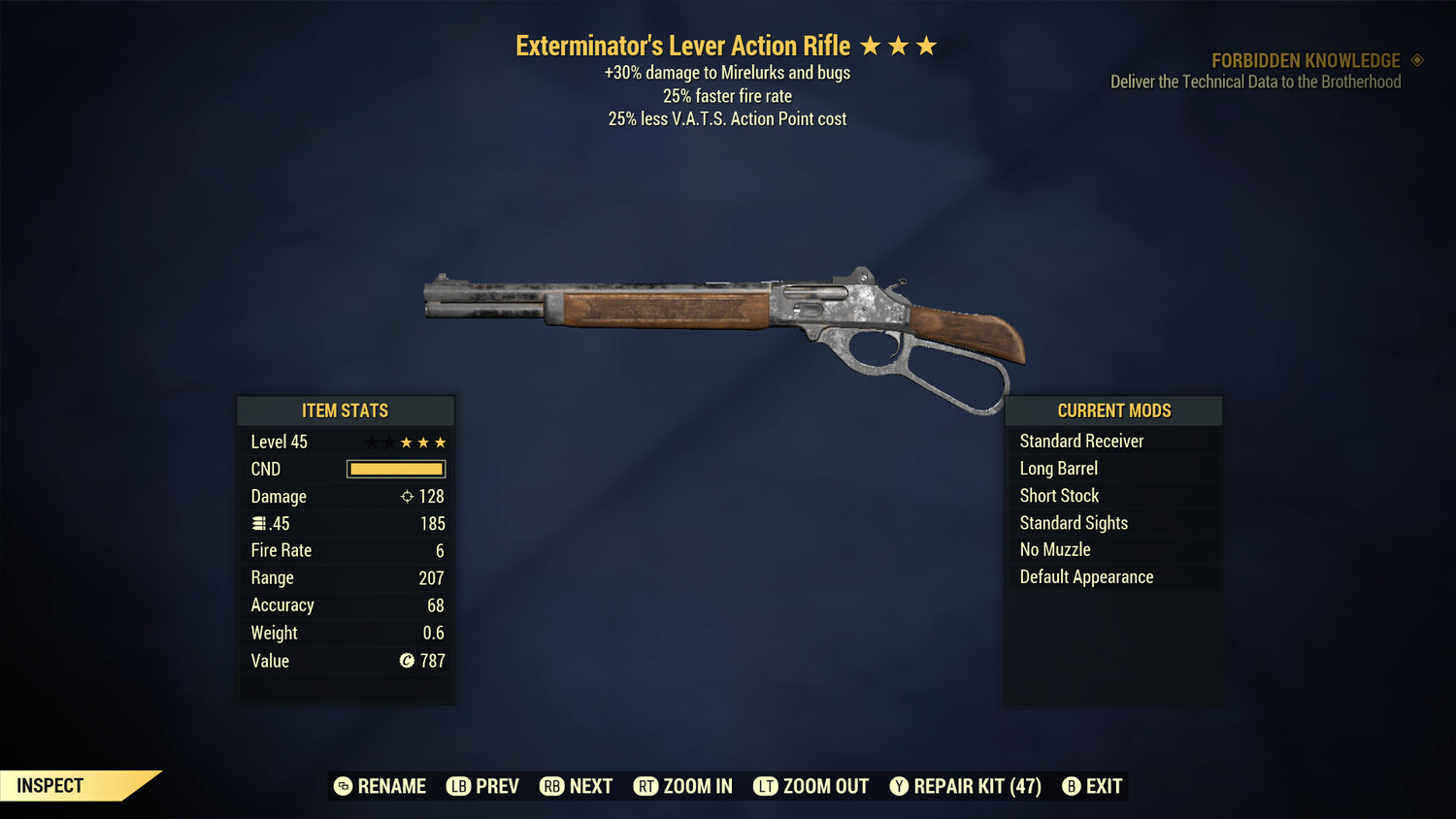Expand the Long Barrel mod entry

coord(1058,468)
